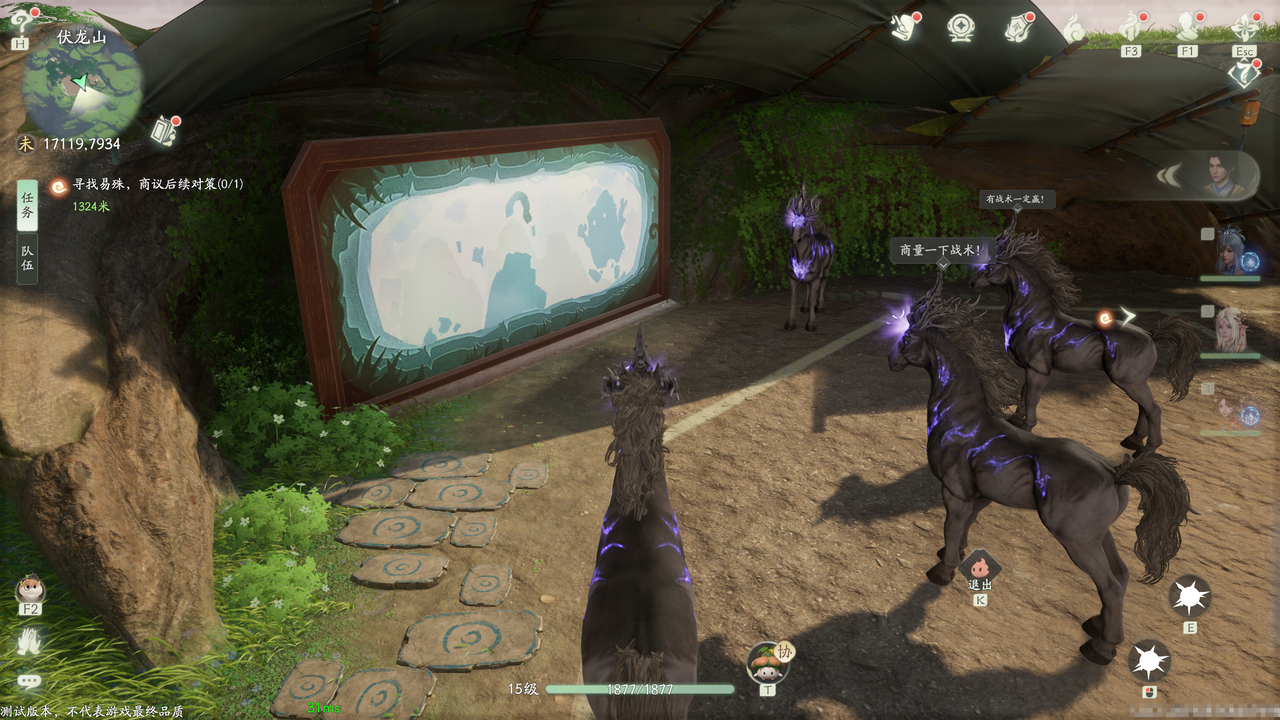Screen dimensions: 1280x720
Task: Open the round mirror icon in top bar
Action: click(961, 28)
